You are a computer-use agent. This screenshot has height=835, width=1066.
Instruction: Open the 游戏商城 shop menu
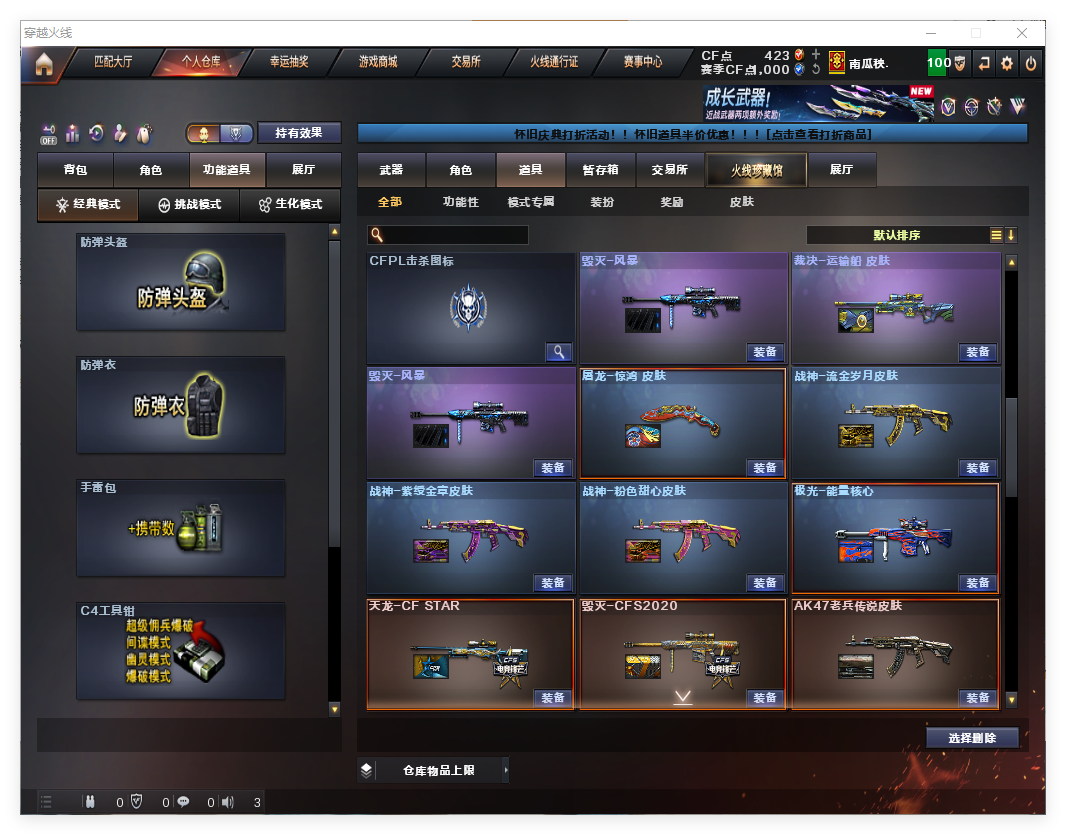[x=378, y=62]
